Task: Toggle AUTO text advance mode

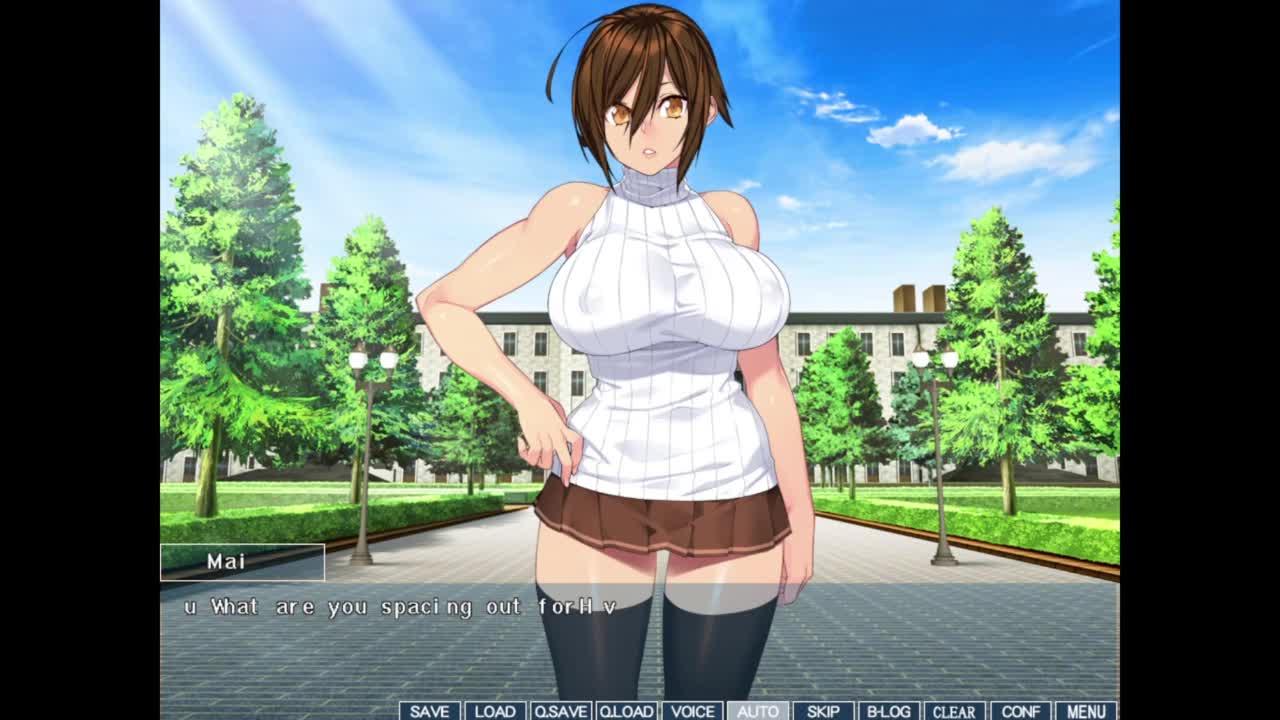Action: 757,711
